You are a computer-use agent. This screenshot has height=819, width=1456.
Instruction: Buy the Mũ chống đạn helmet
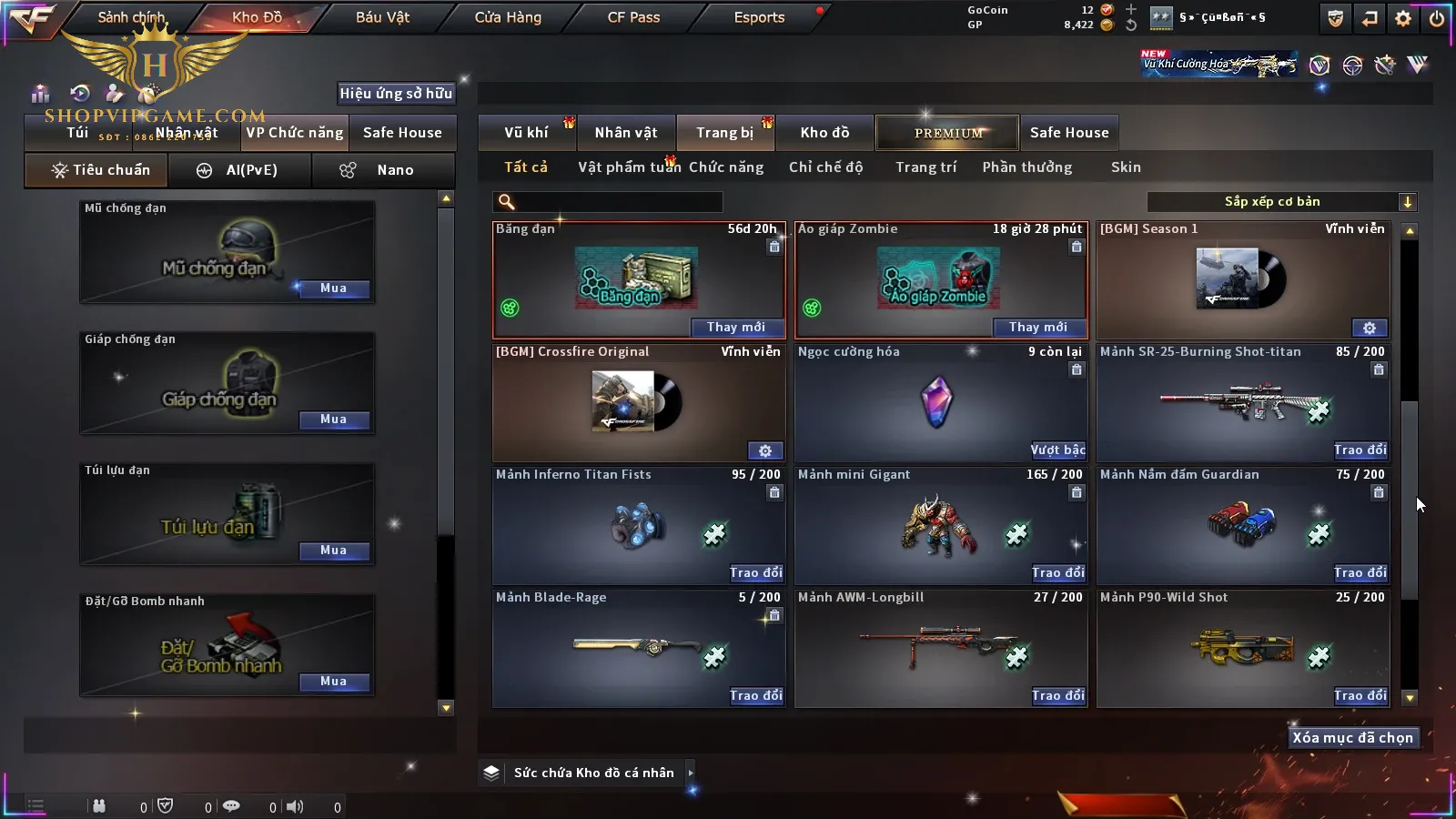(333, 288)
